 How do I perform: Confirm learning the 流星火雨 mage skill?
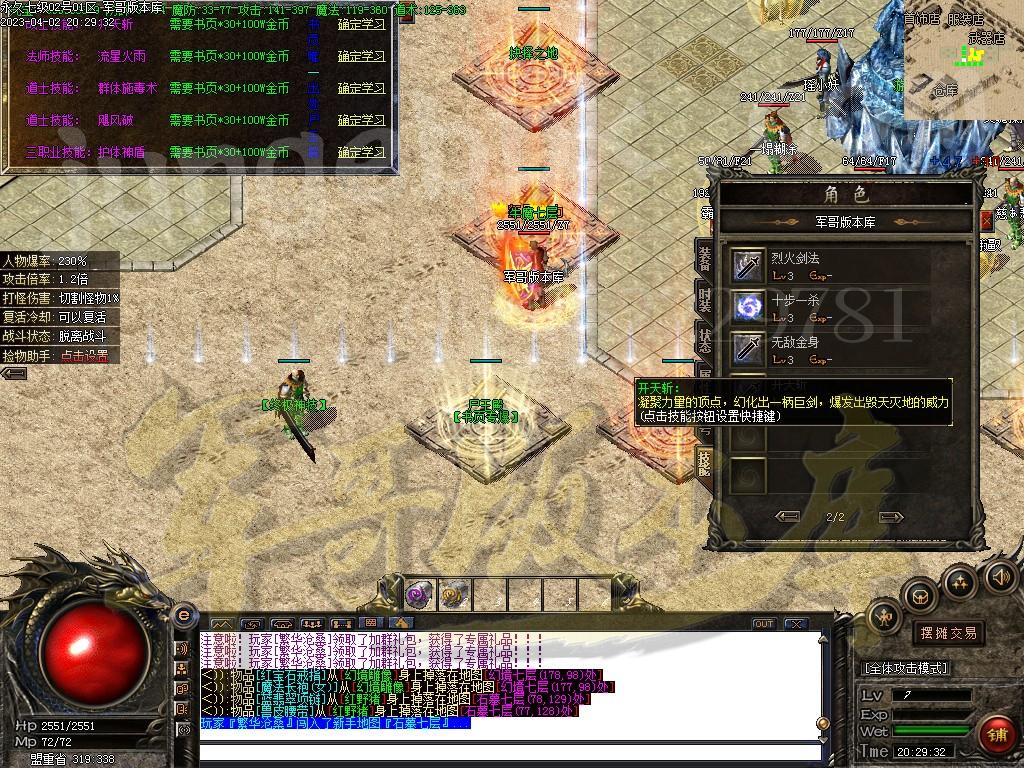[x=361, y=56]
